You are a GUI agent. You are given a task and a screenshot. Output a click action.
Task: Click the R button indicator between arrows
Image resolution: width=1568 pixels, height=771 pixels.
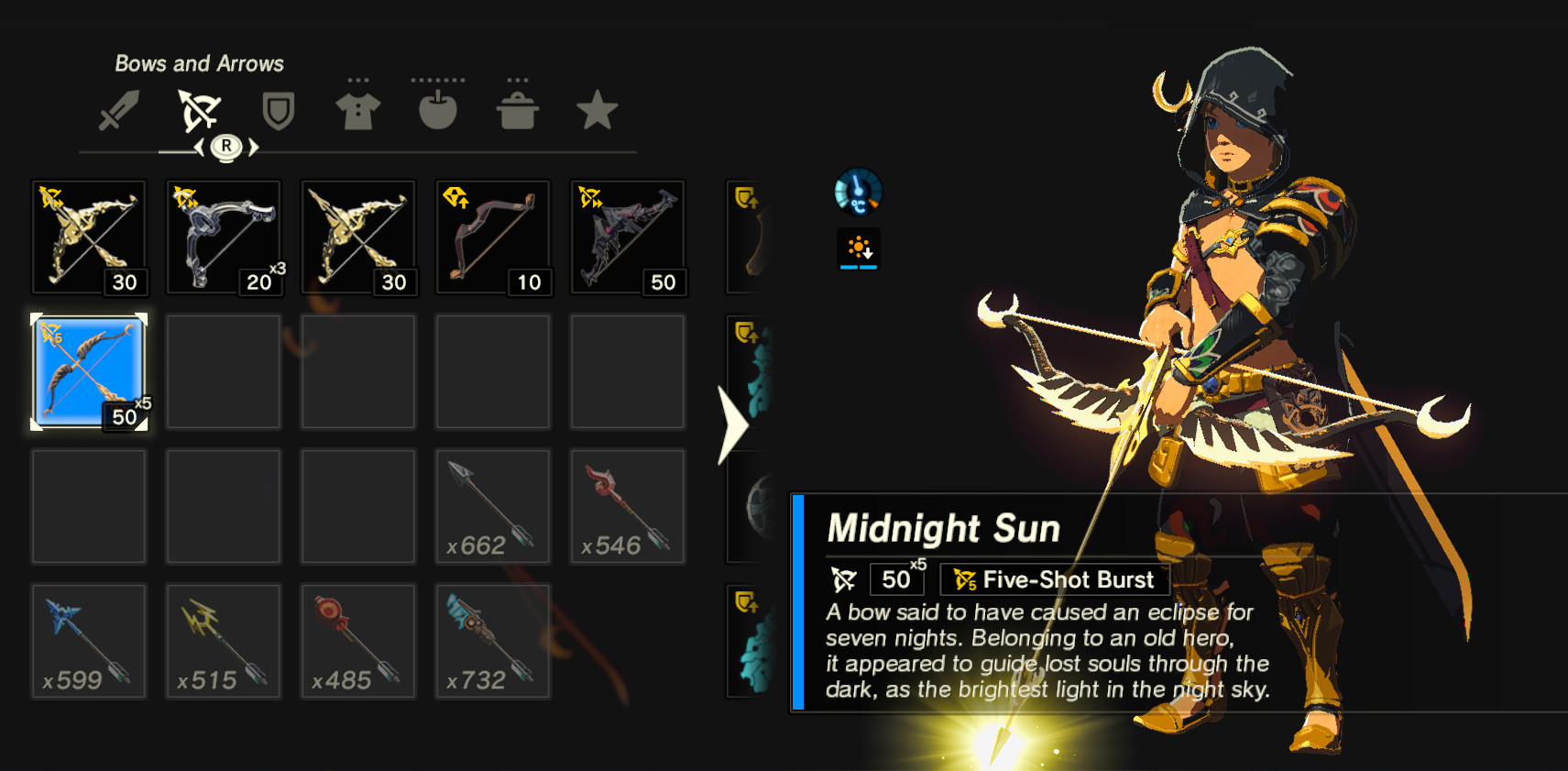click(226, 147)
